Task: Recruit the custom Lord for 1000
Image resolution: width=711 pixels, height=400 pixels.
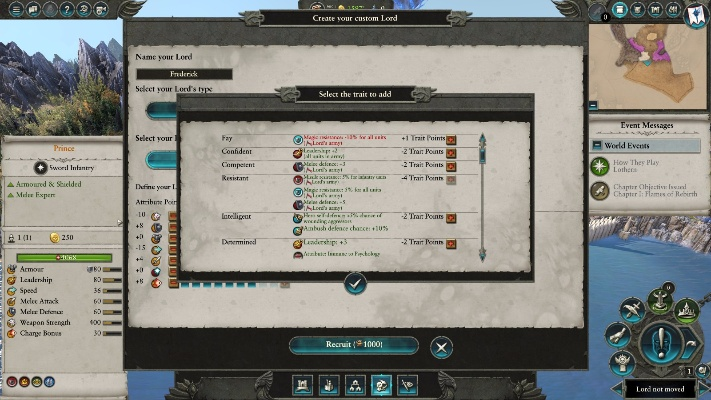Action: point(355,345)
